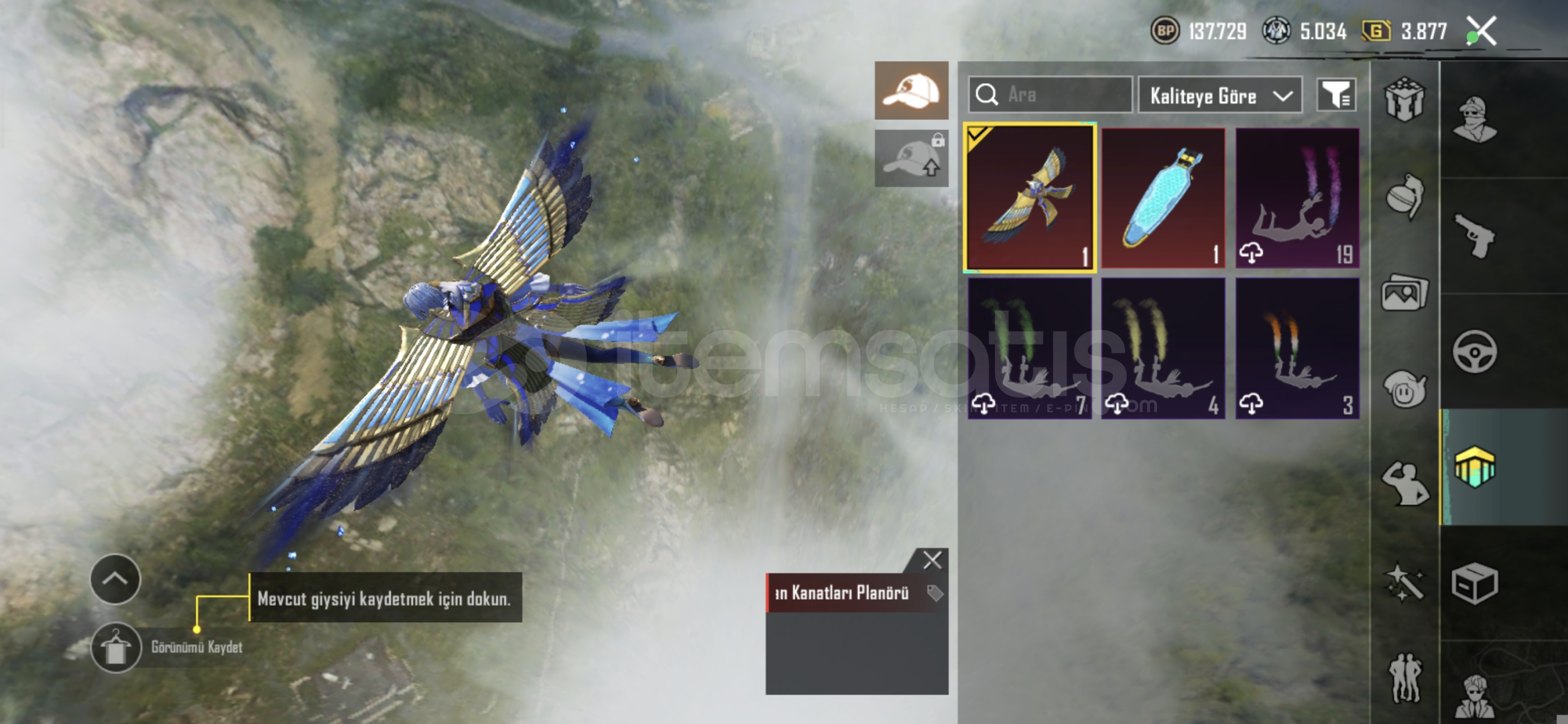Open the Kaliteye Göre sort dropdown
This screenshot has height=724, width=1568.
pos(1220,96)
